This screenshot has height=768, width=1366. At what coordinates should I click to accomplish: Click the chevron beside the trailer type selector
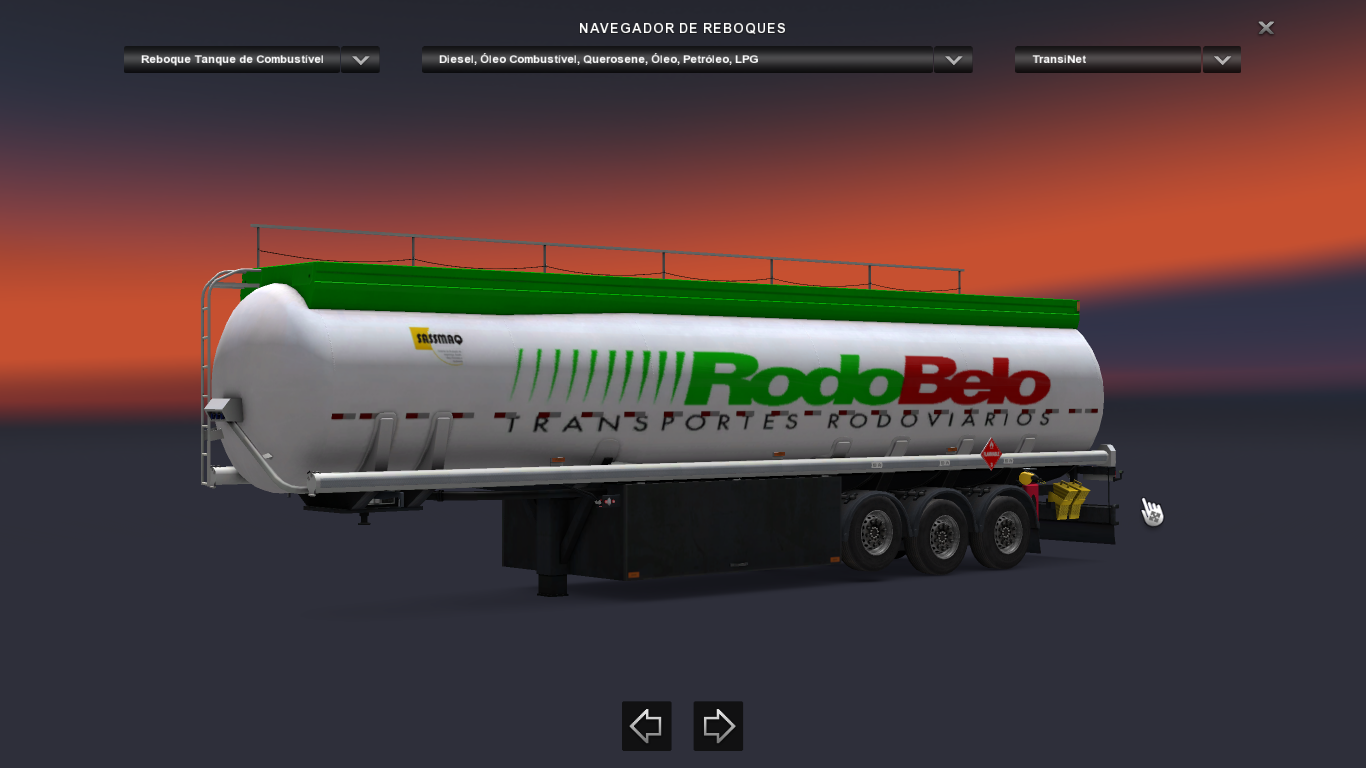click(360, 59)
